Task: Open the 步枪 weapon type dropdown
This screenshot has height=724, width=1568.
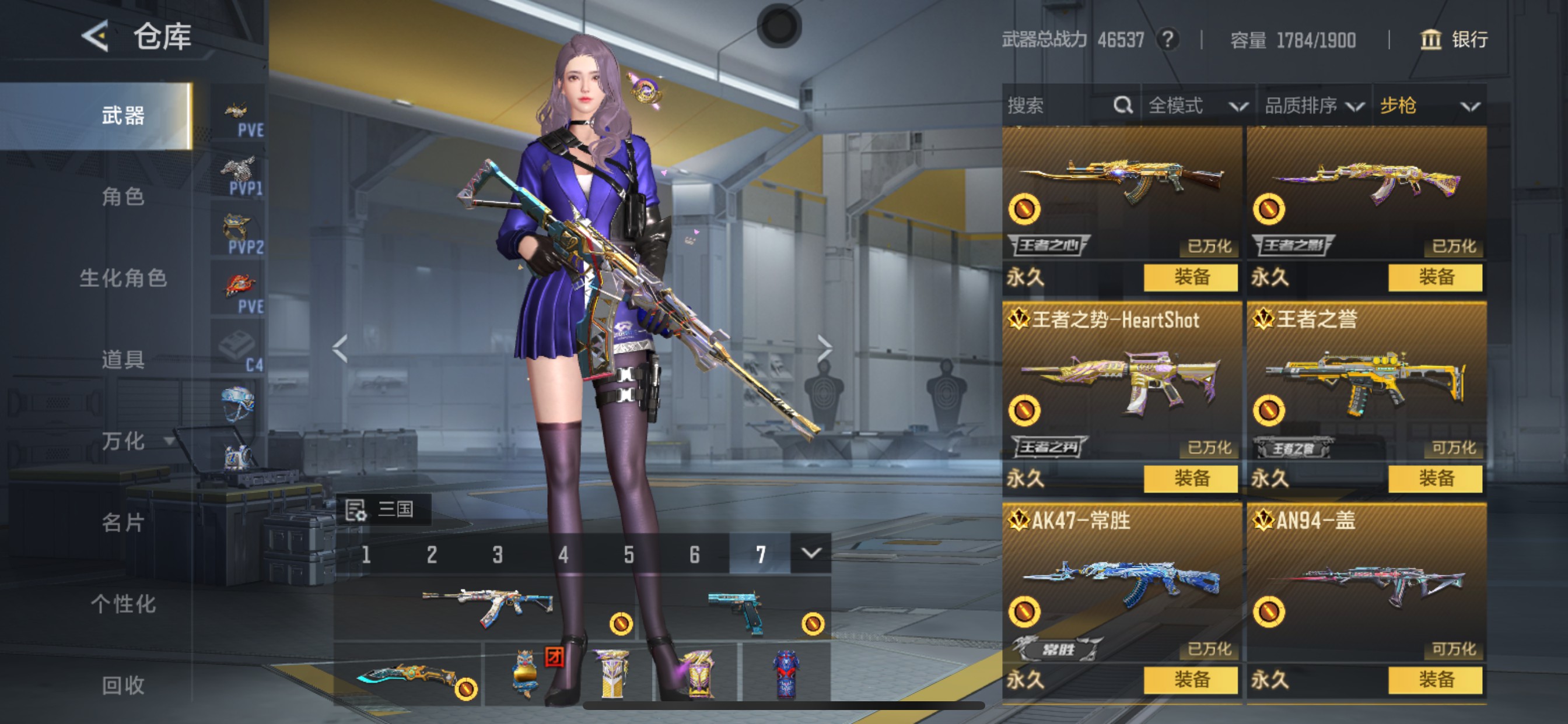Action: [x=1429, y=106]
